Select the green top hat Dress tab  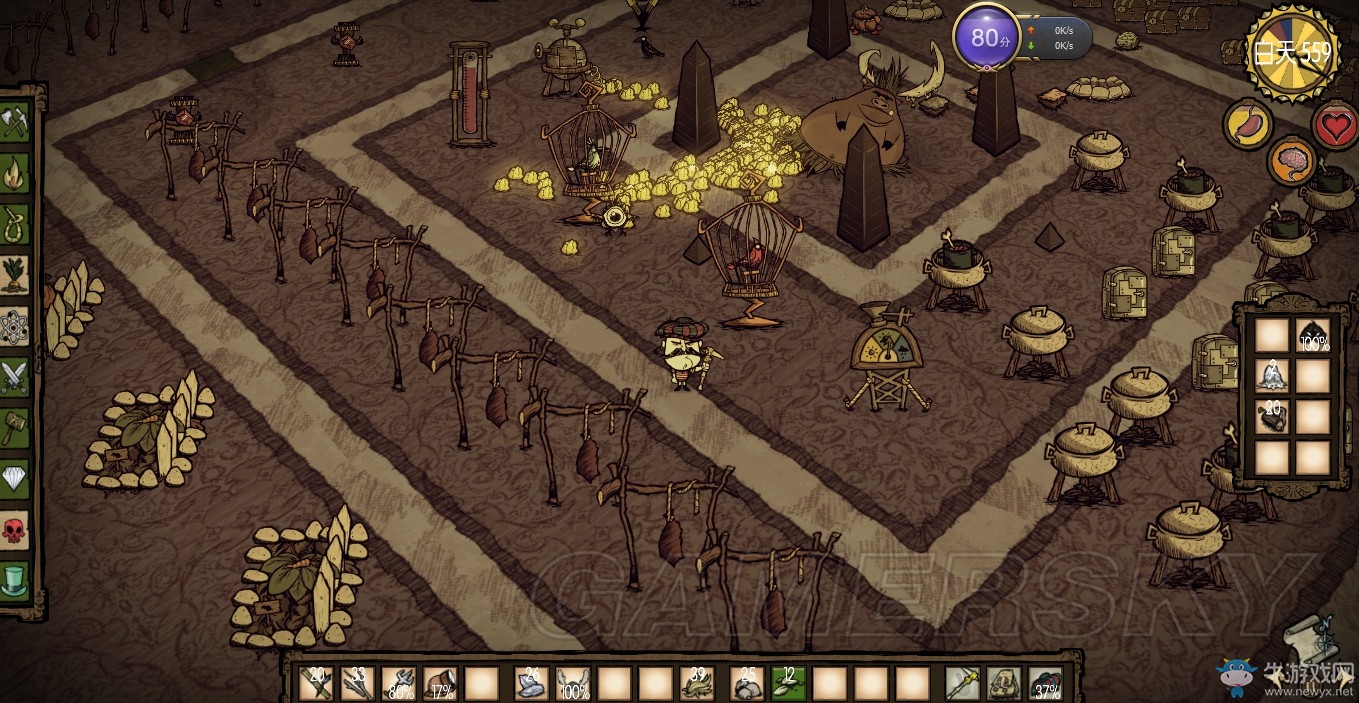[x=15, y=581]
